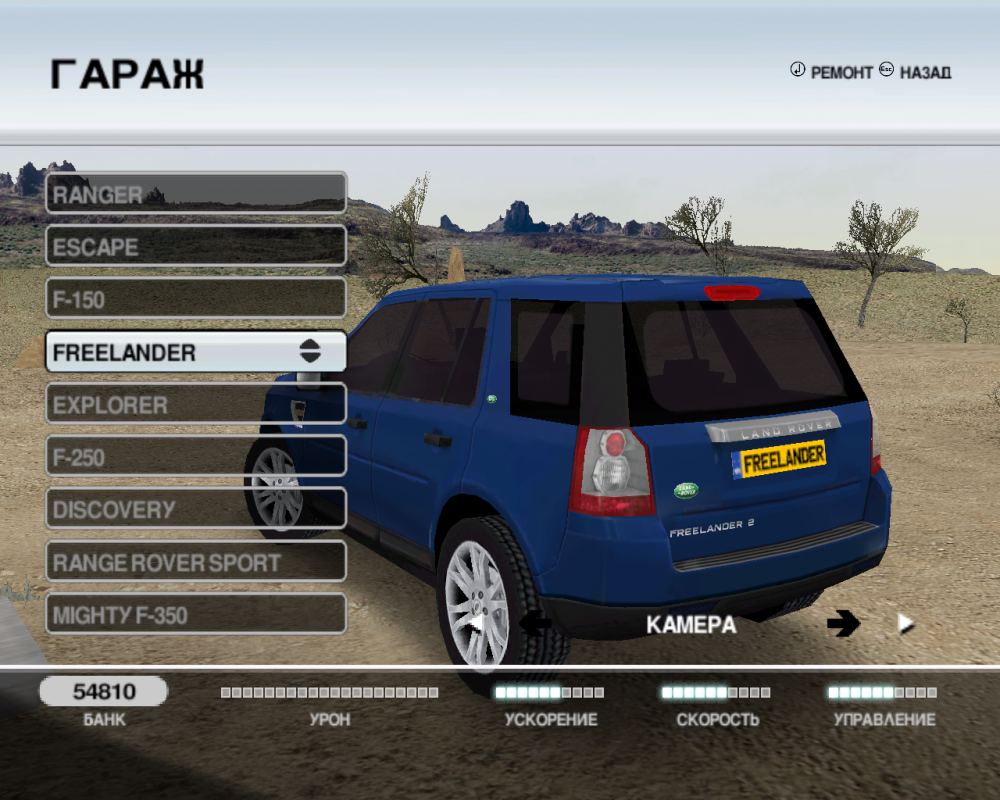Switch to the Discovery vehicle
1000x800 pixels.
pos(195,510)
